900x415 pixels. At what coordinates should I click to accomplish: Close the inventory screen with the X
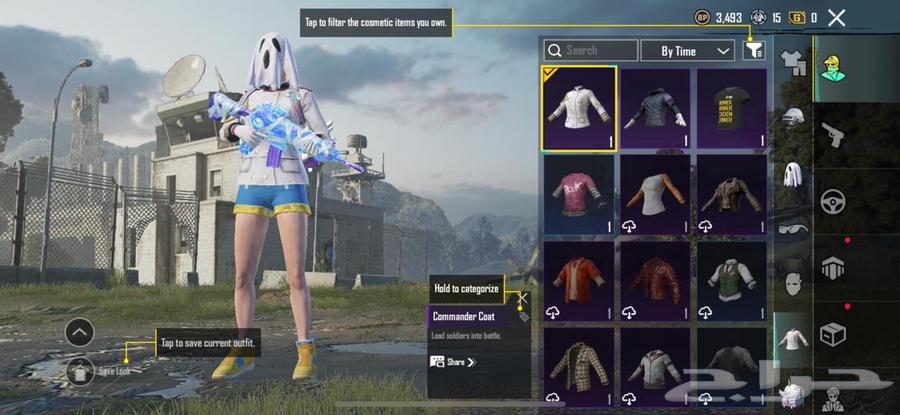click(837, 17)
